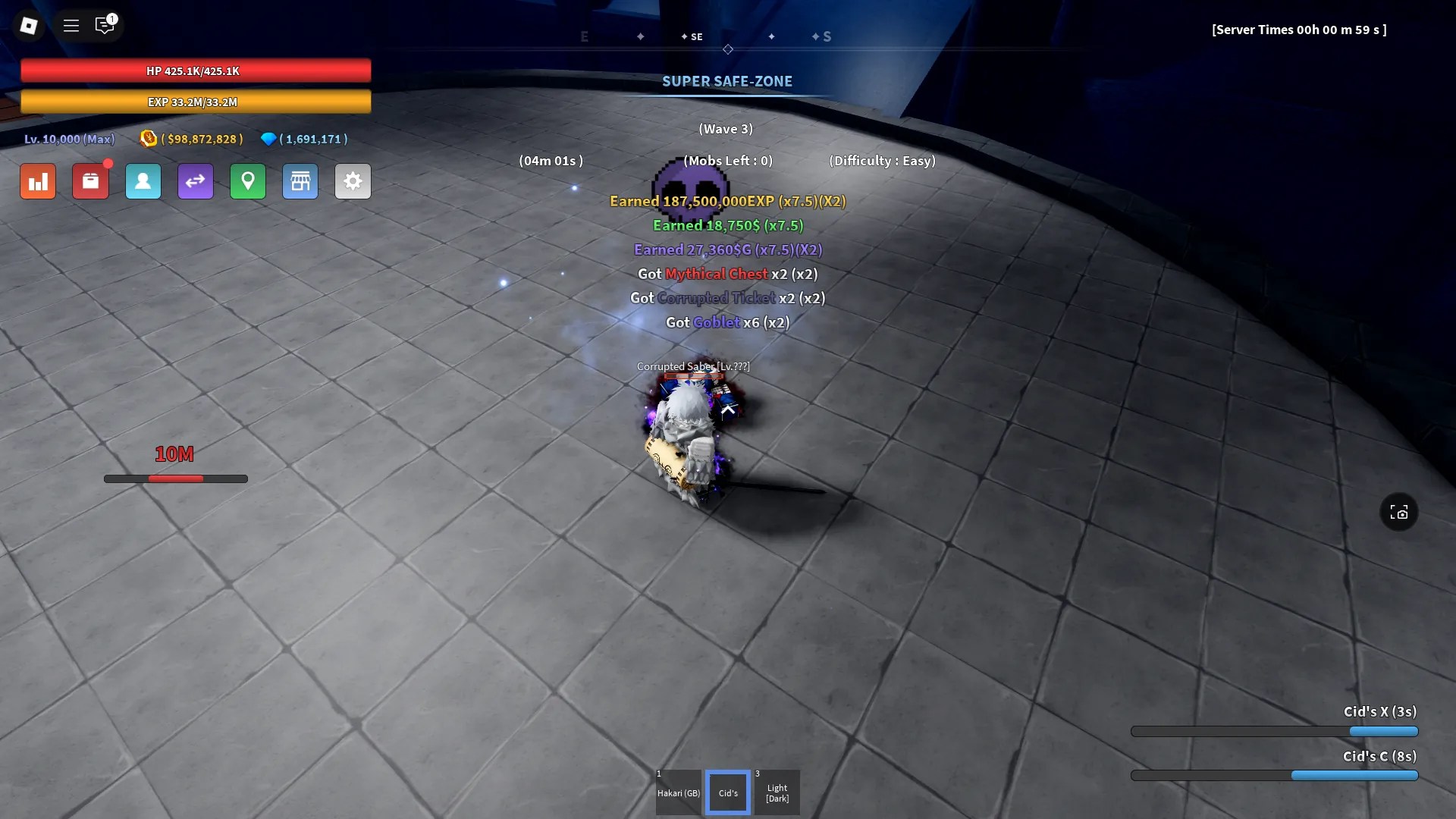Open the chat icon with notification badge

click(105, 25)
